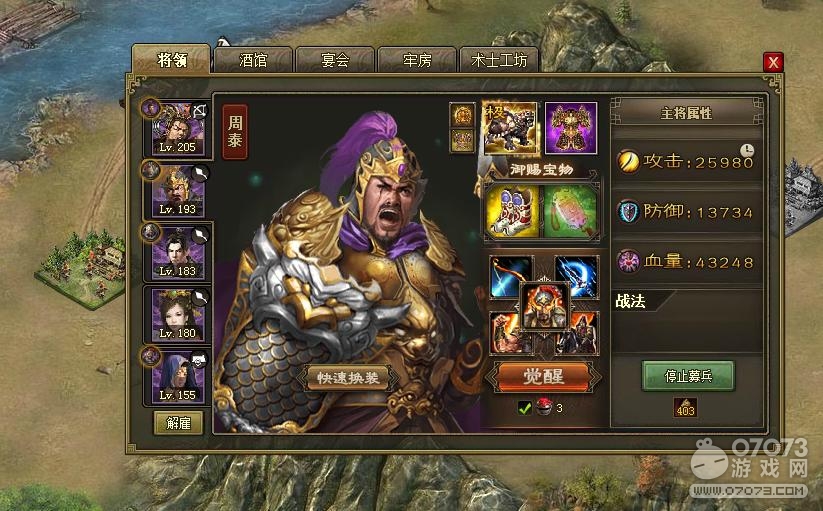The image size is (823, 511).
Task: Toggle the green checkmark below 觉醒
Action: click(524, 408)
